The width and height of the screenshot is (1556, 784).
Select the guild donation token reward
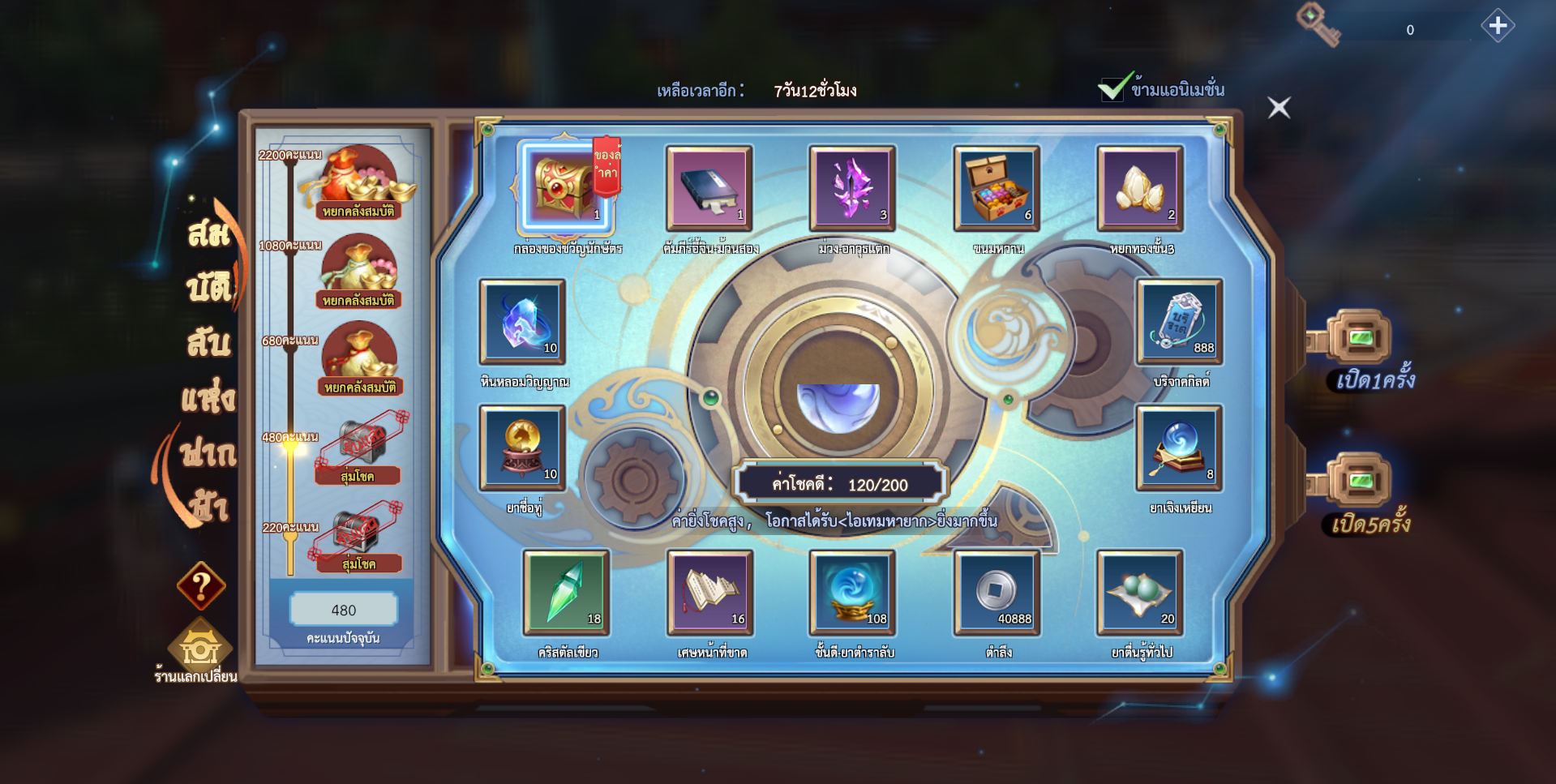pyautogui.click(x=1179, y=321)
